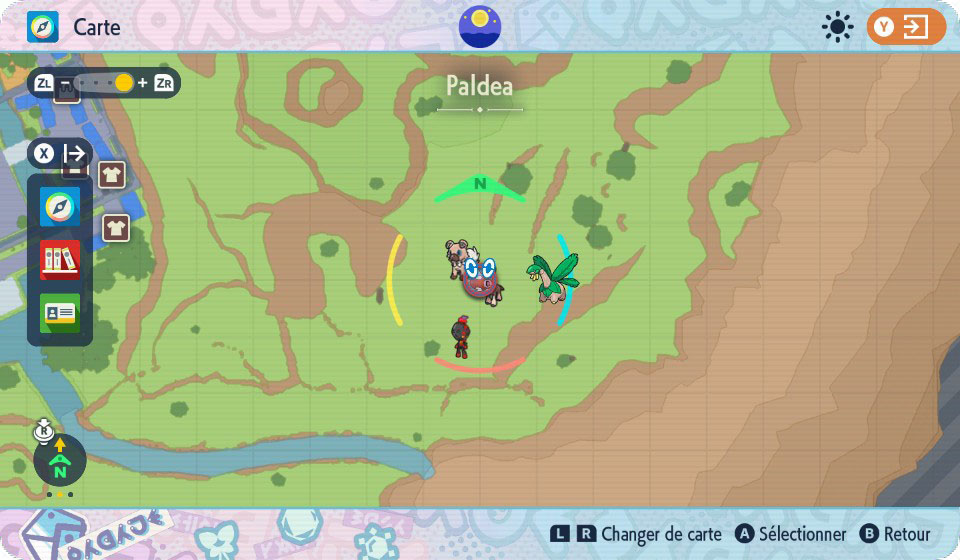This screenshot has height=560, width=960.
Task: Open the compass map app icon
Action: (x=60, y=207)
